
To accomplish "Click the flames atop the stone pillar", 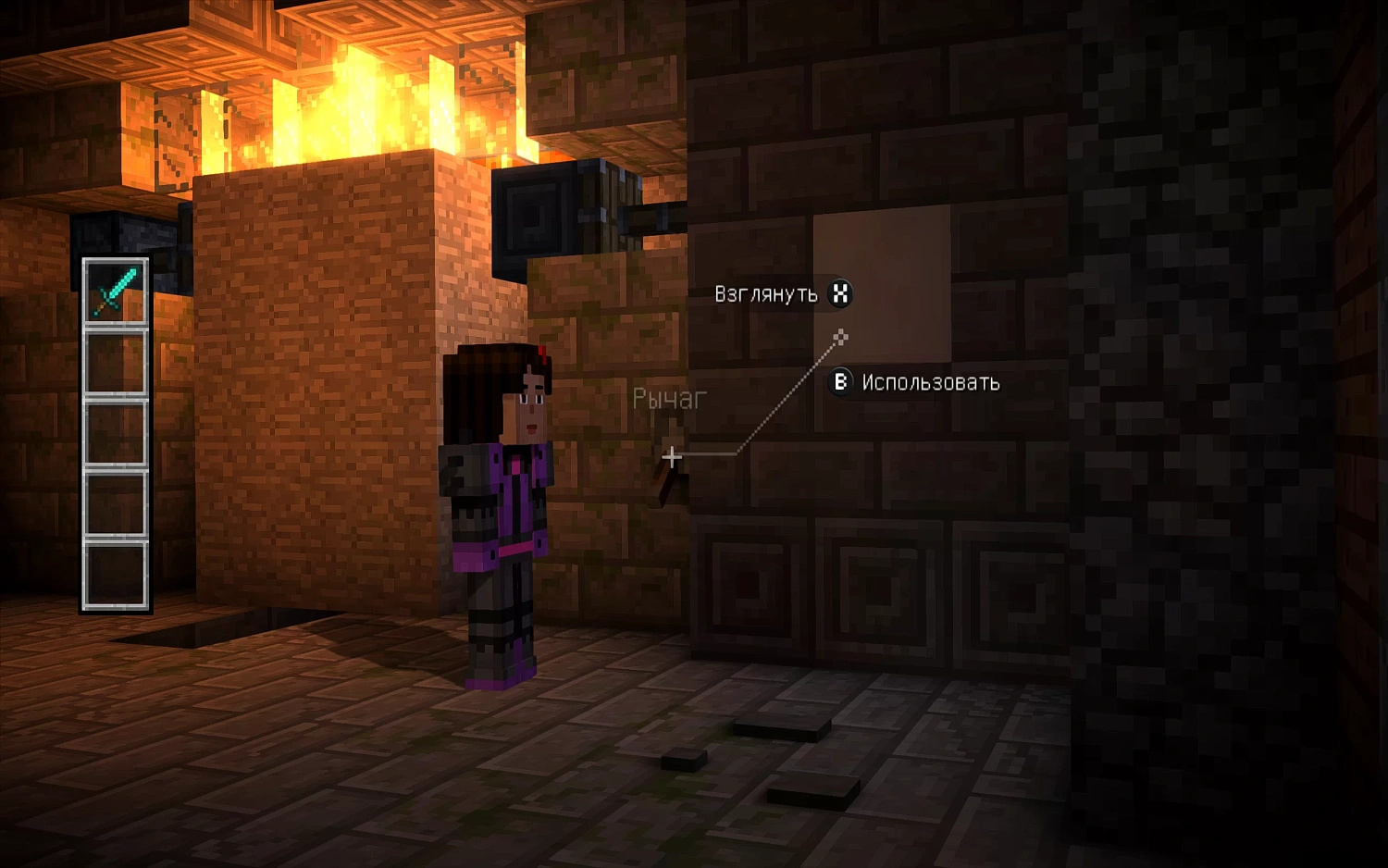I will (352, 102).
